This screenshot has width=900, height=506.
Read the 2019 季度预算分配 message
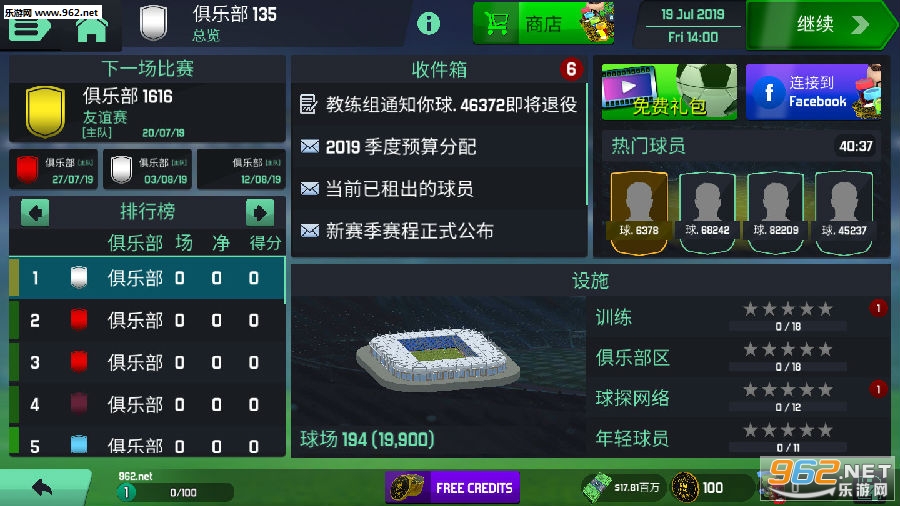(x=400, y=146)
